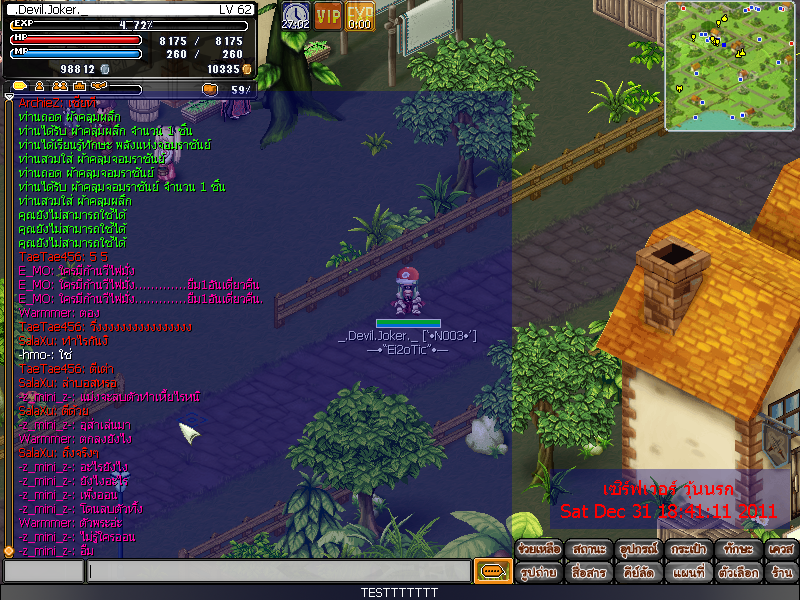Open the สื่อสาร (Communication) menu

[589, 573]
